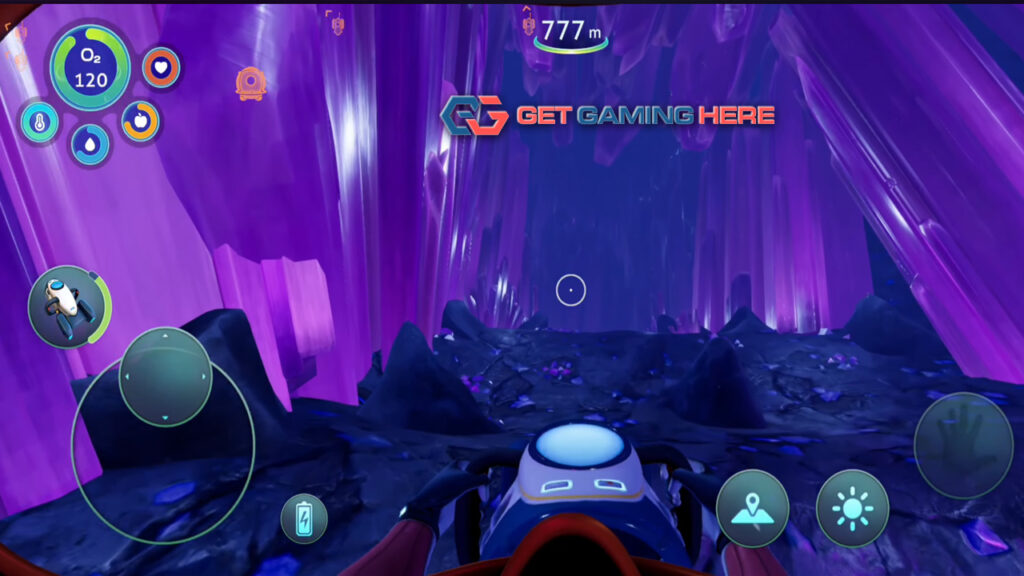Activate the hand interact button
Image resolution: width=1024 pixels, height=576 pixels.
tap(962, 444)
